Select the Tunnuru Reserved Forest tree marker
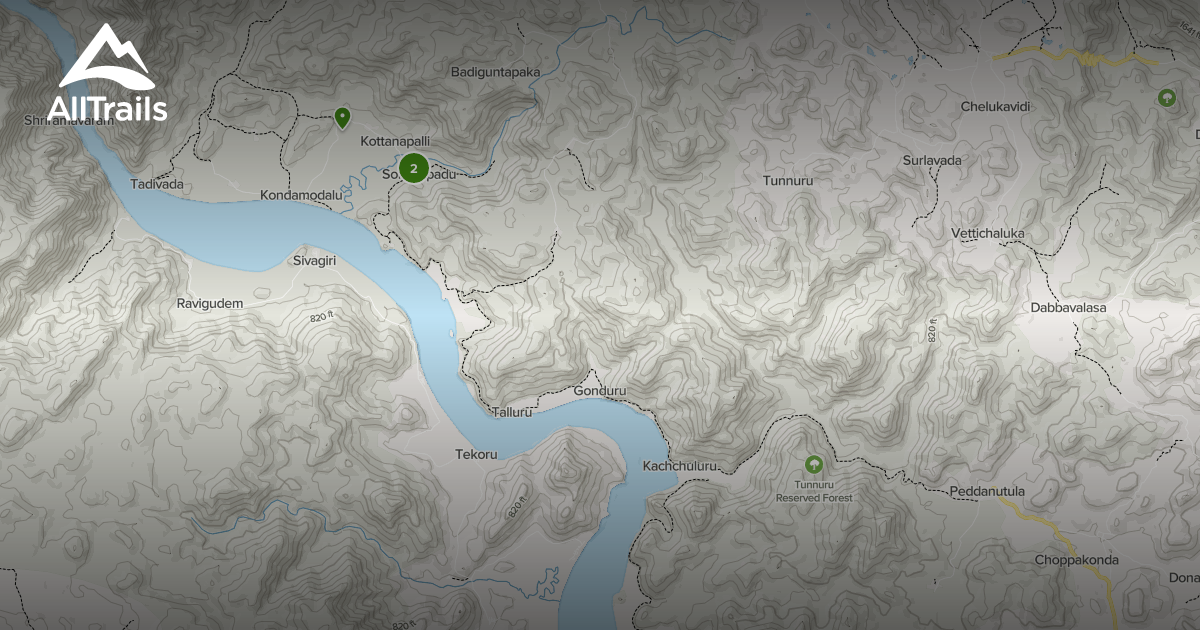This screenshot has height=630, width=1200. [814, 465]
